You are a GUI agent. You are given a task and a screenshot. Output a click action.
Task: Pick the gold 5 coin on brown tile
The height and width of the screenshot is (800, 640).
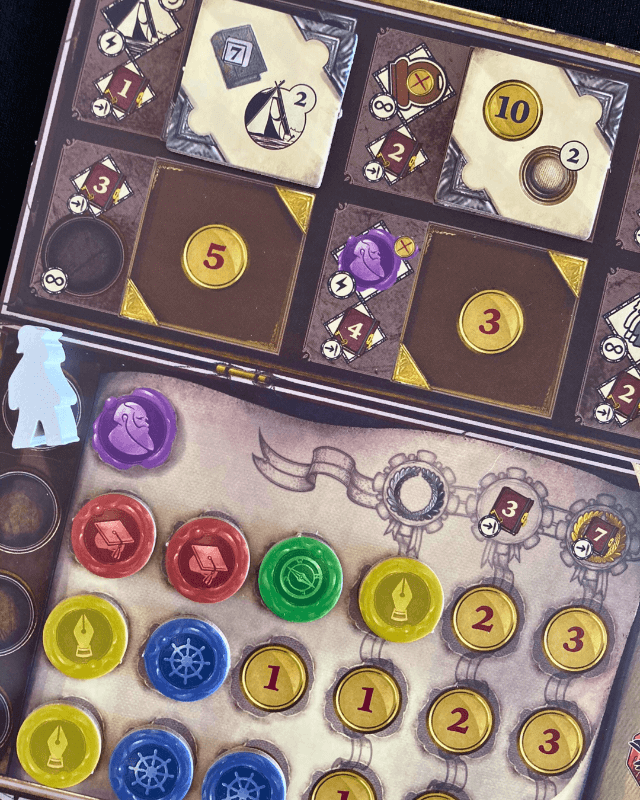tap(214, 256)
